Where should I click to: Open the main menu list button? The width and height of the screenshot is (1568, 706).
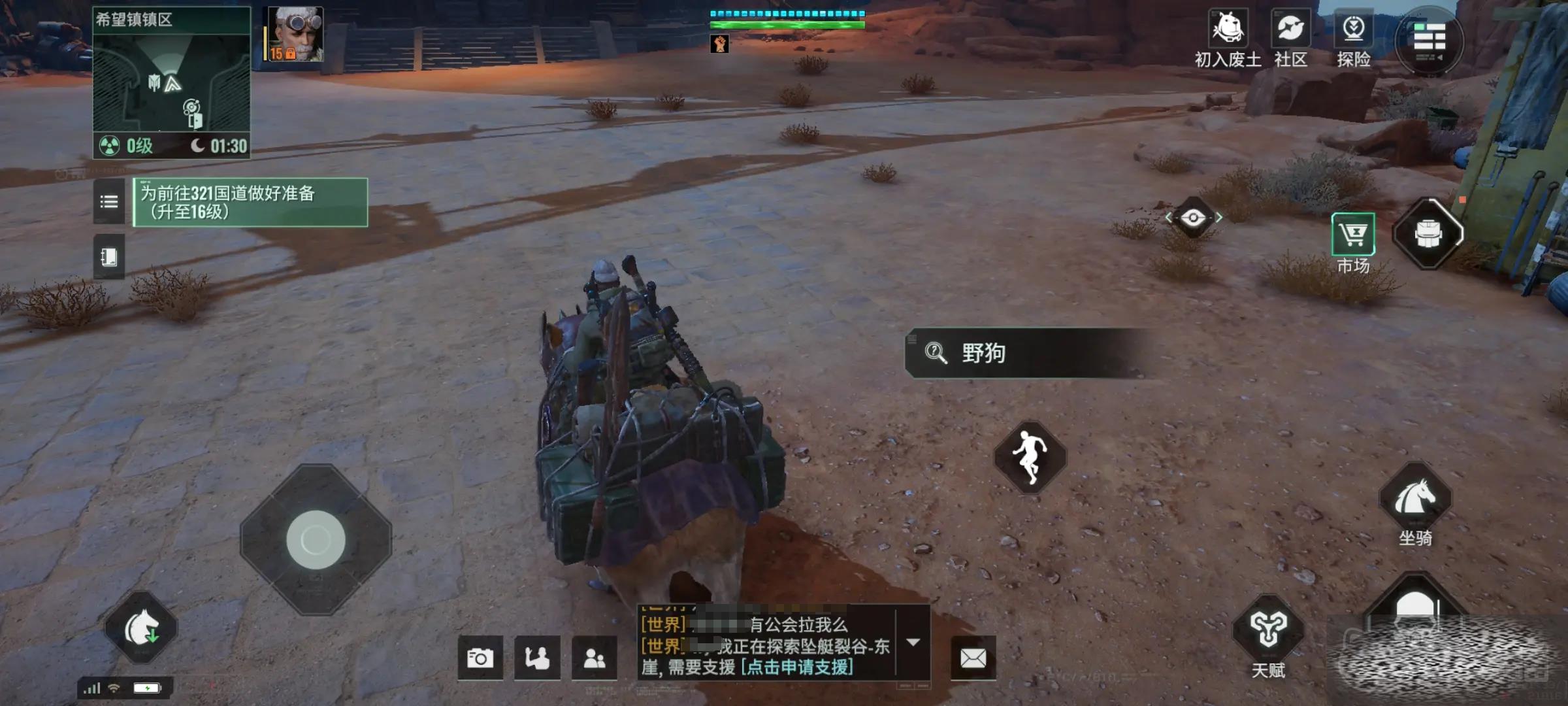pos(1429,41)
